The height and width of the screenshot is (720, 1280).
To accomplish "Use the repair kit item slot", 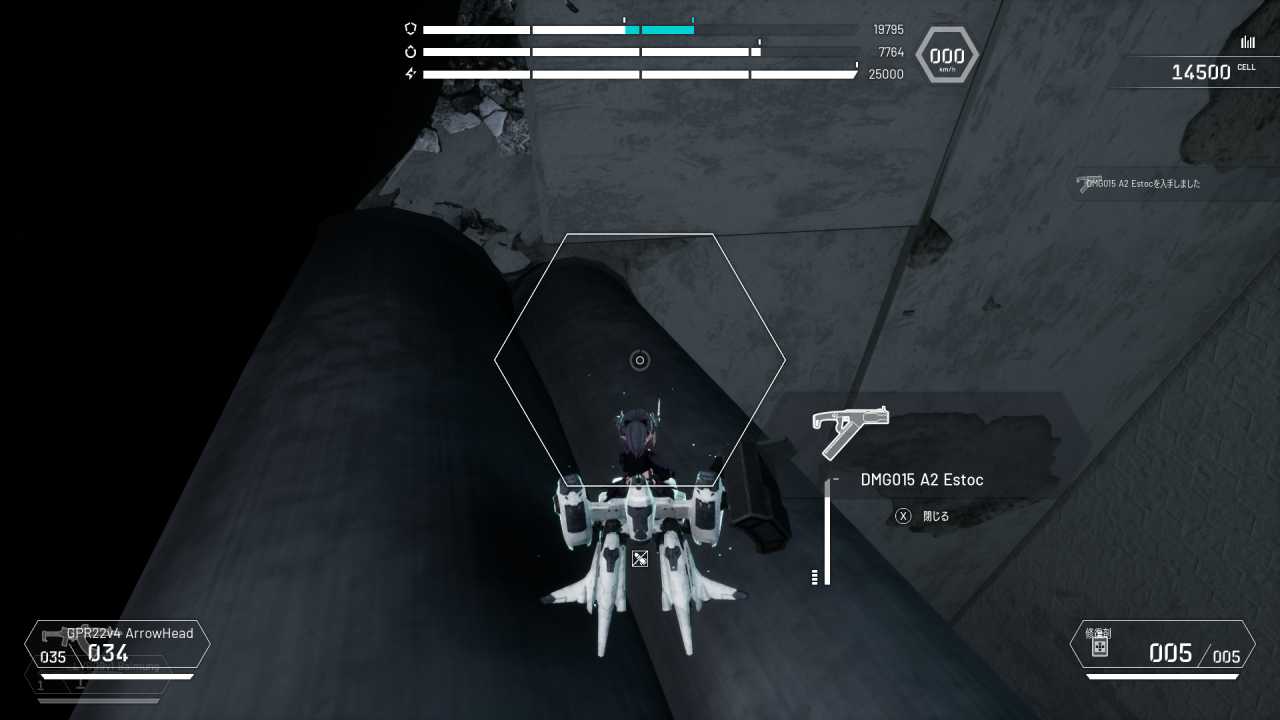I will pos(1162,645).
